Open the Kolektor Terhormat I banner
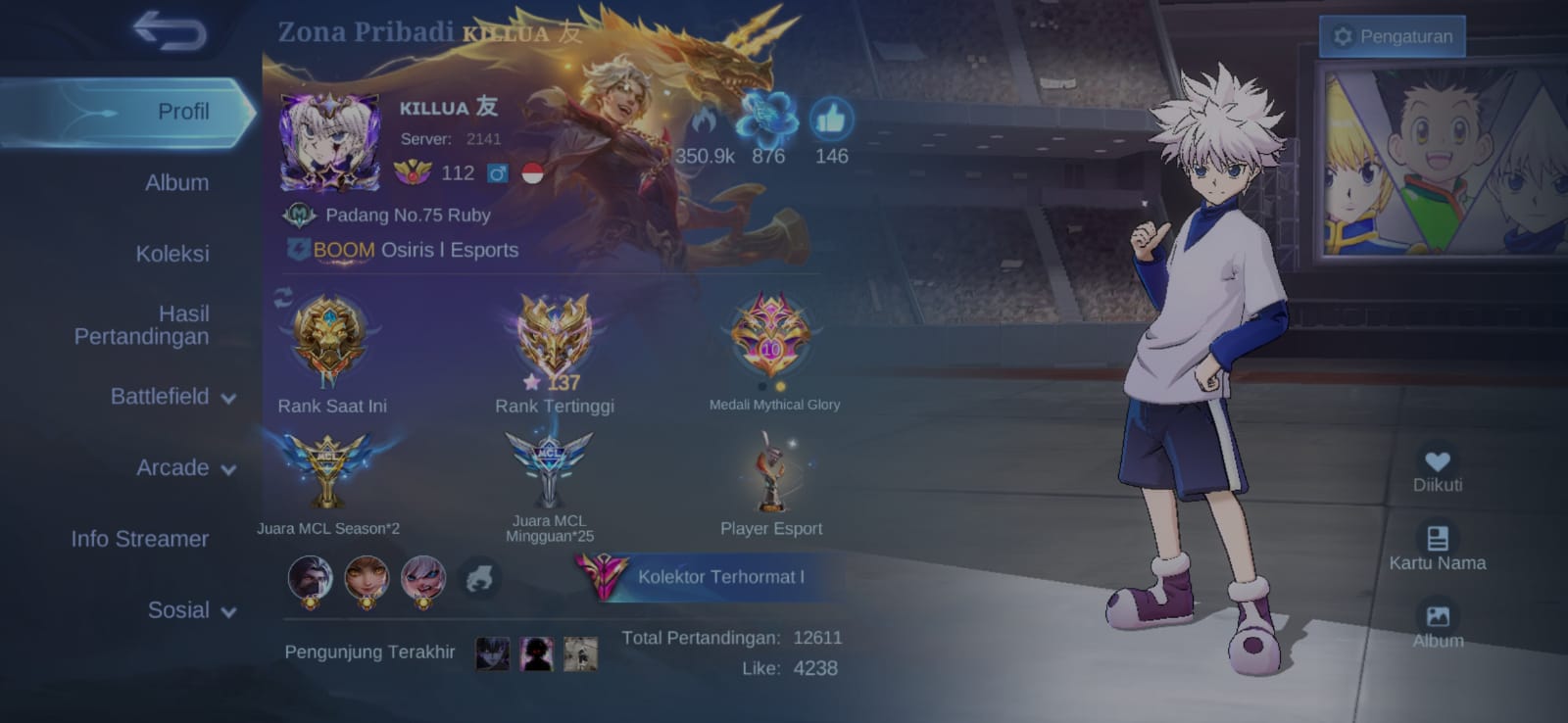This screenshot has width=1568, height=723. tap(708, 577)
